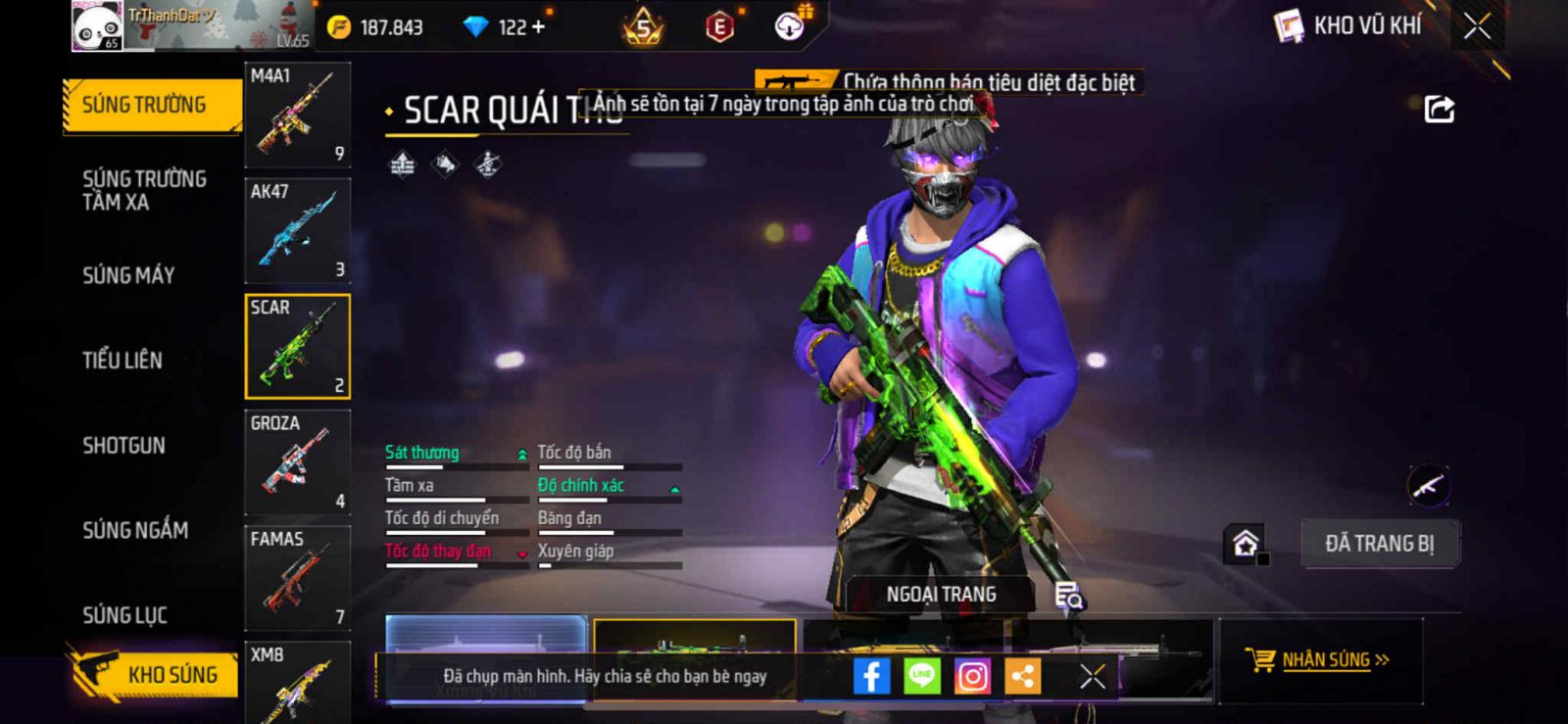Click the share arrow icon
This screenshot has width=1568, height=724.
click(x=1439, y=109)
